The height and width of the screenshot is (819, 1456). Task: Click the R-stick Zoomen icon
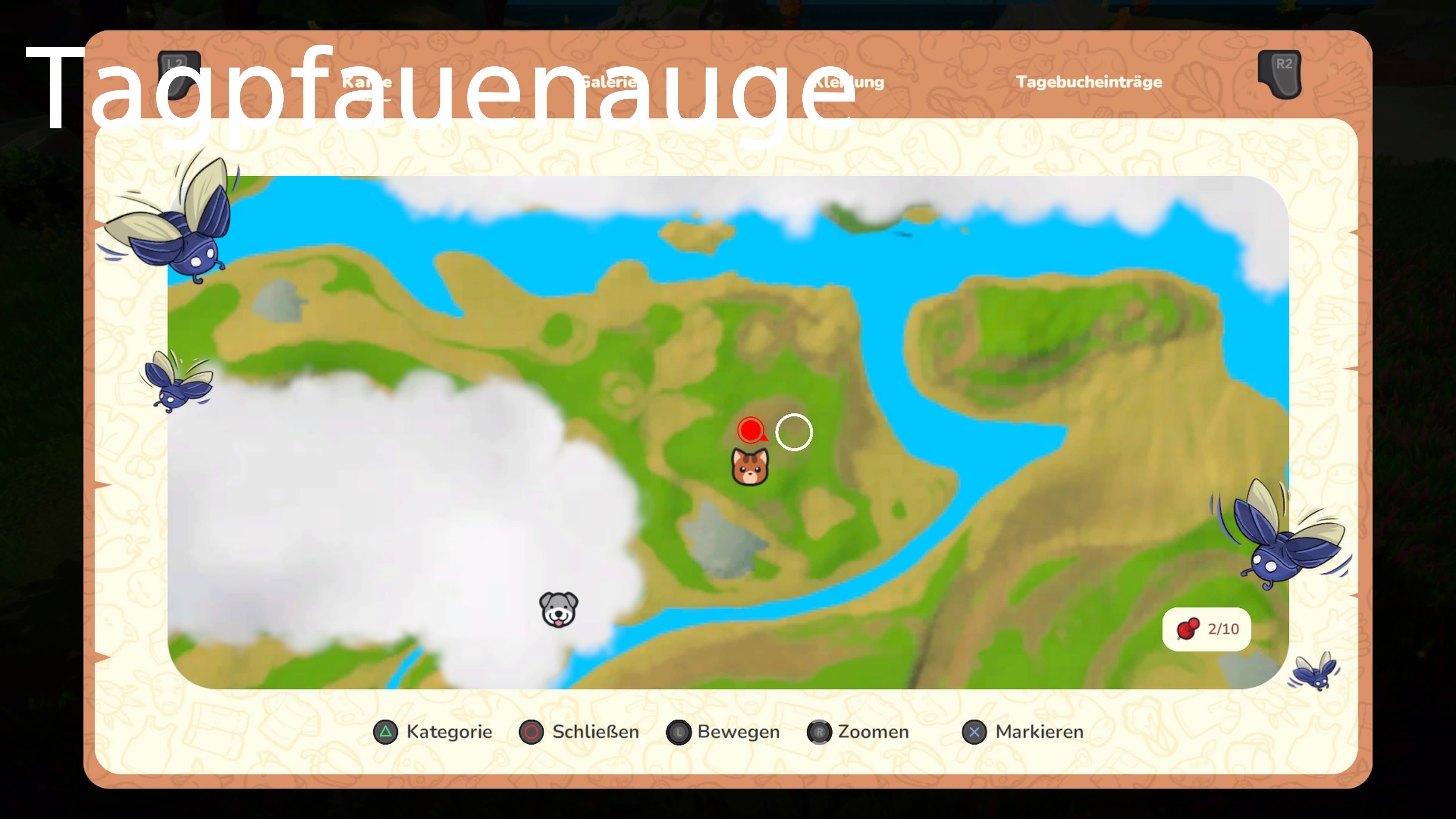pyautogui.click(x=820, y=732)
